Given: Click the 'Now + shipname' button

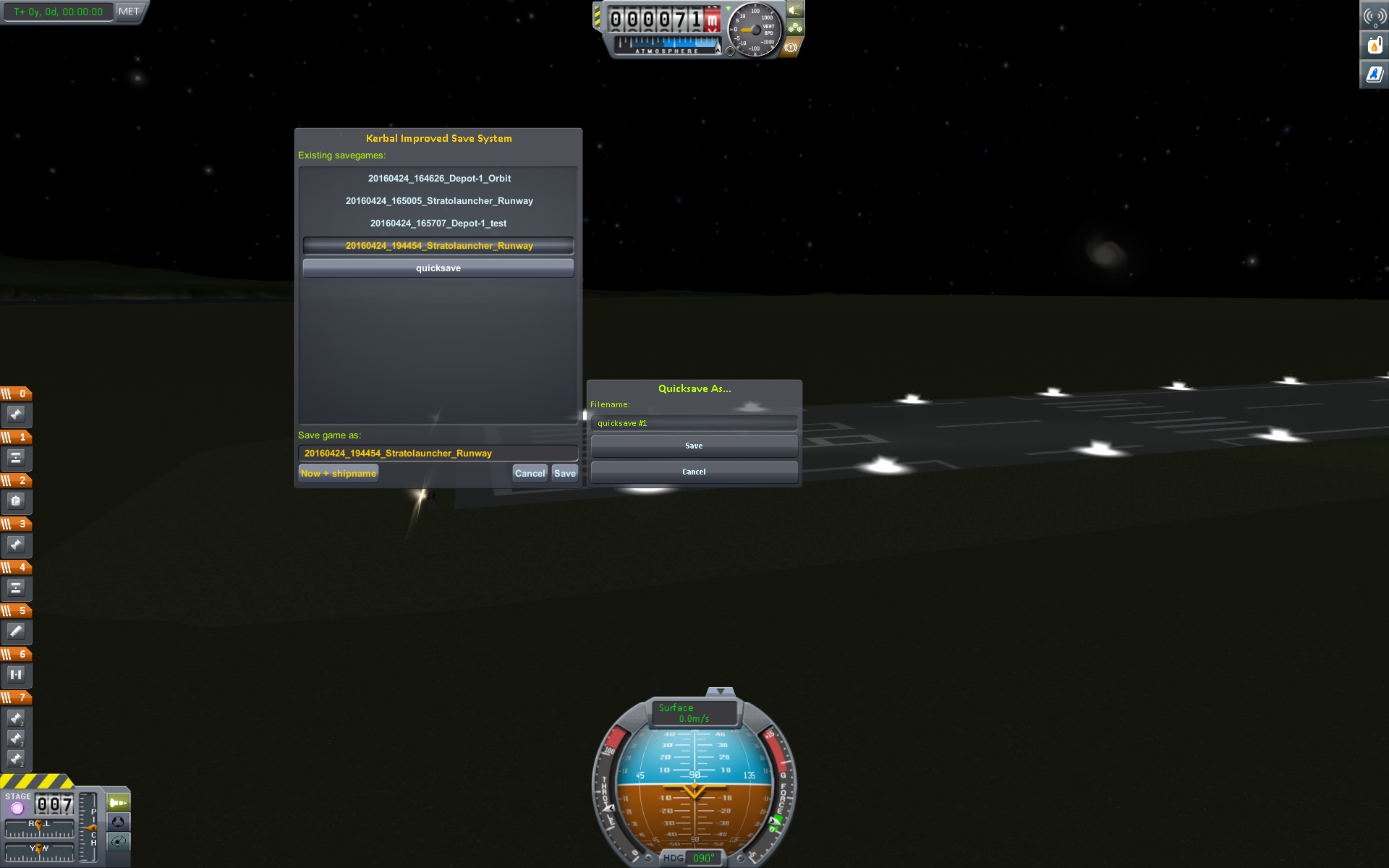Looking at the screenshot, I should point(339,474).
